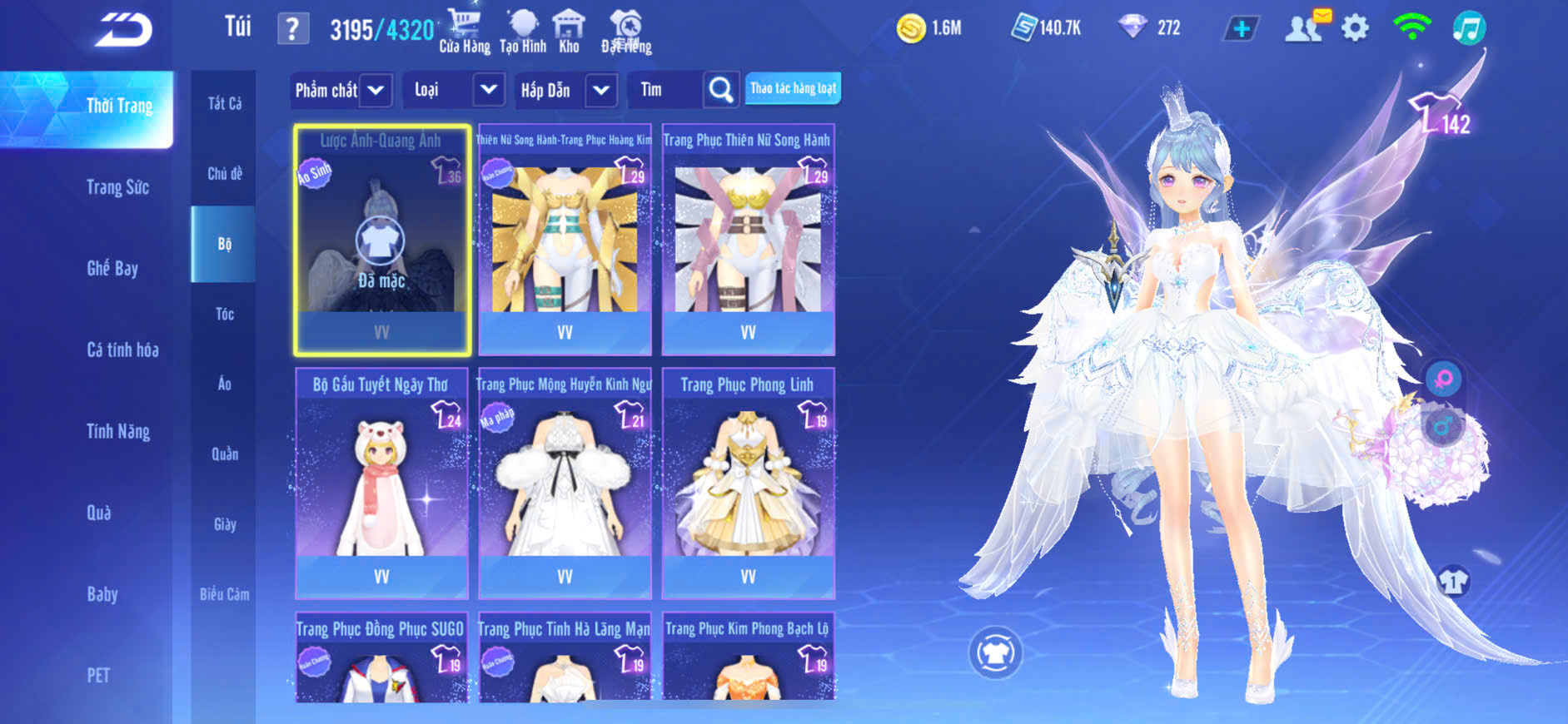Switch to the Ghế Bay tab

pos(112,268)
